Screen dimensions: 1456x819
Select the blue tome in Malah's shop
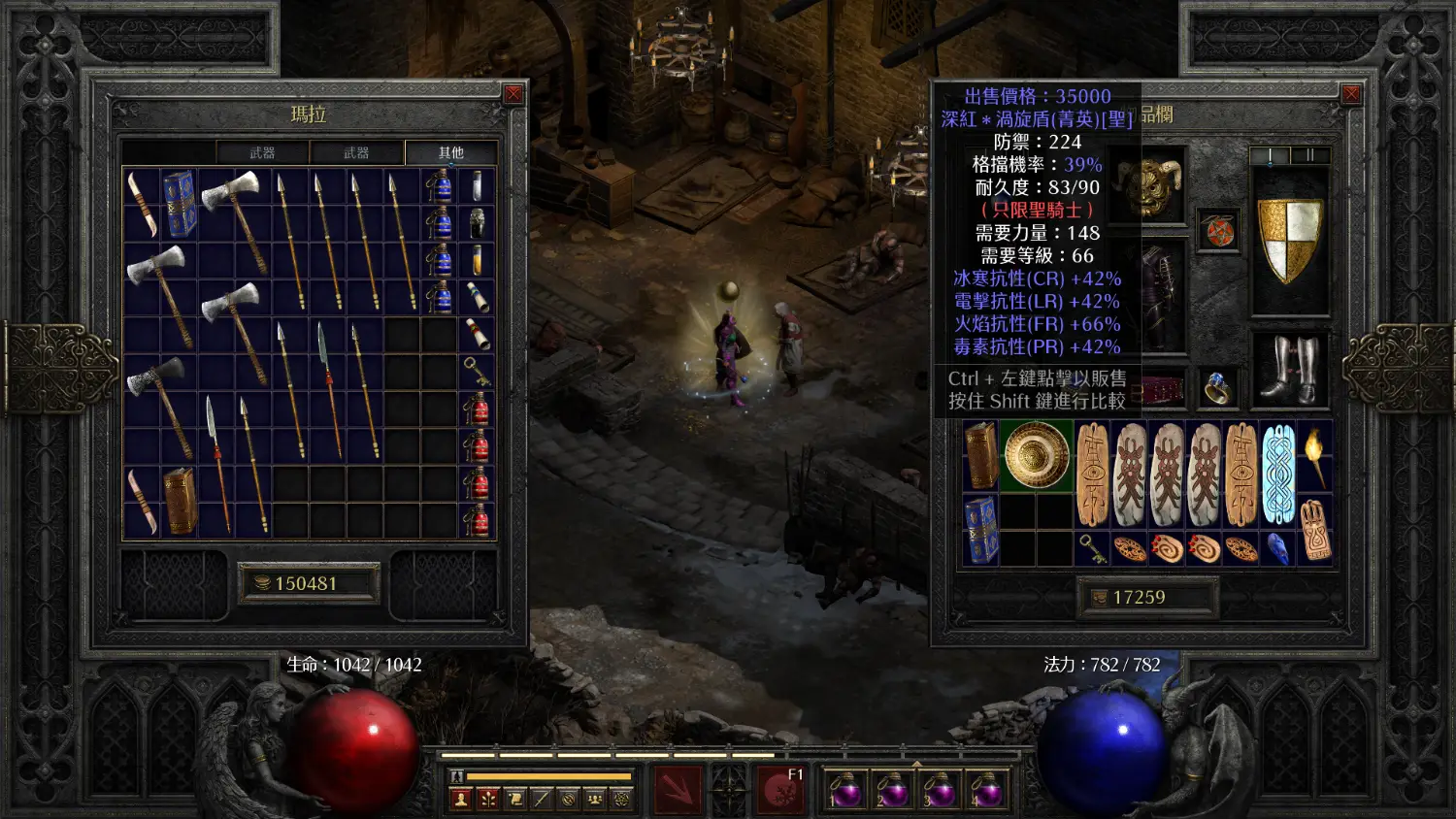[179, 204]
